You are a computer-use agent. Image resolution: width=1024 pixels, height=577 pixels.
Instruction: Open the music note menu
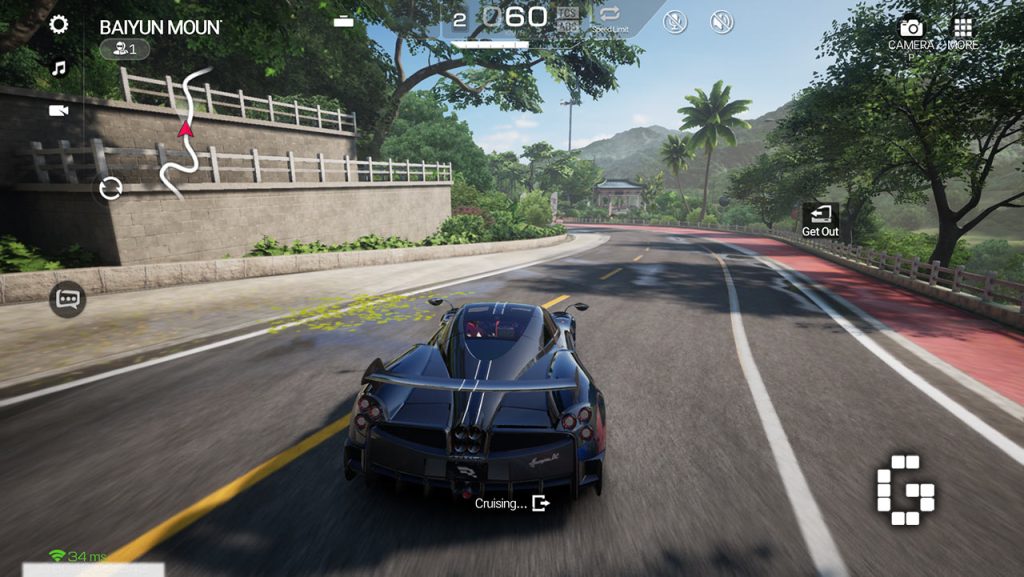[59, 68]
